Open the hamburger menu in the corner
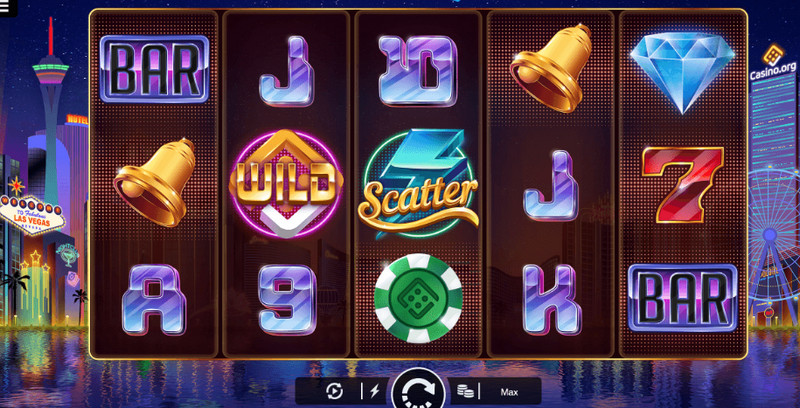Image resolution: width=800 pixels, height=408 pixels. click(4, 8)
